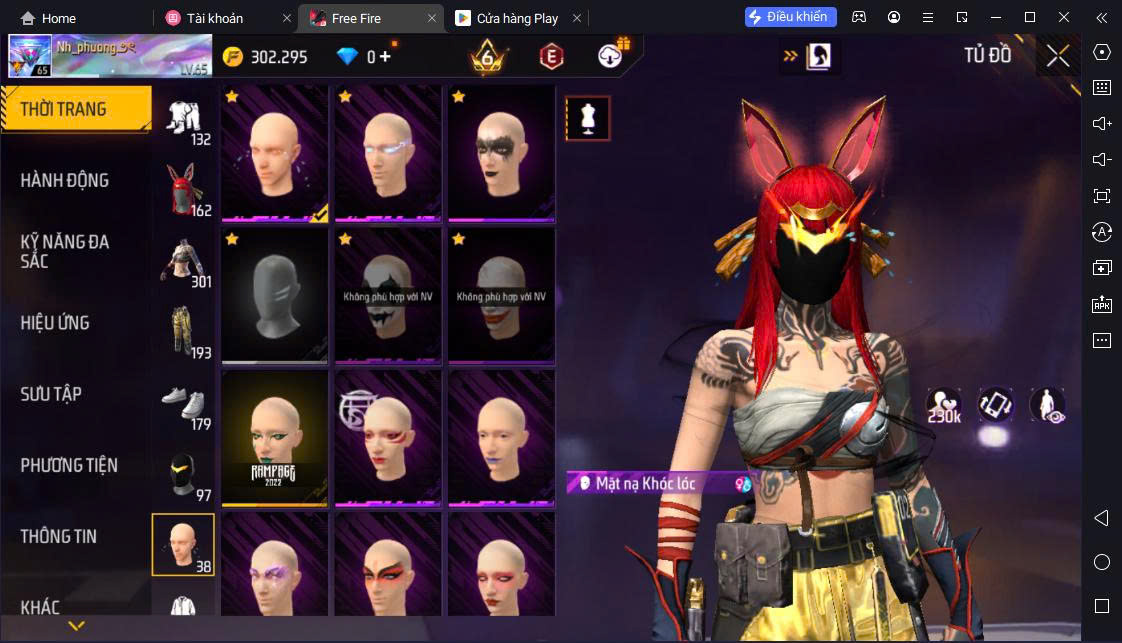Switch to the Cửa hàng Play tab
The height and width of the screenshot is (643, 1122).
click(x=519, y=18)
